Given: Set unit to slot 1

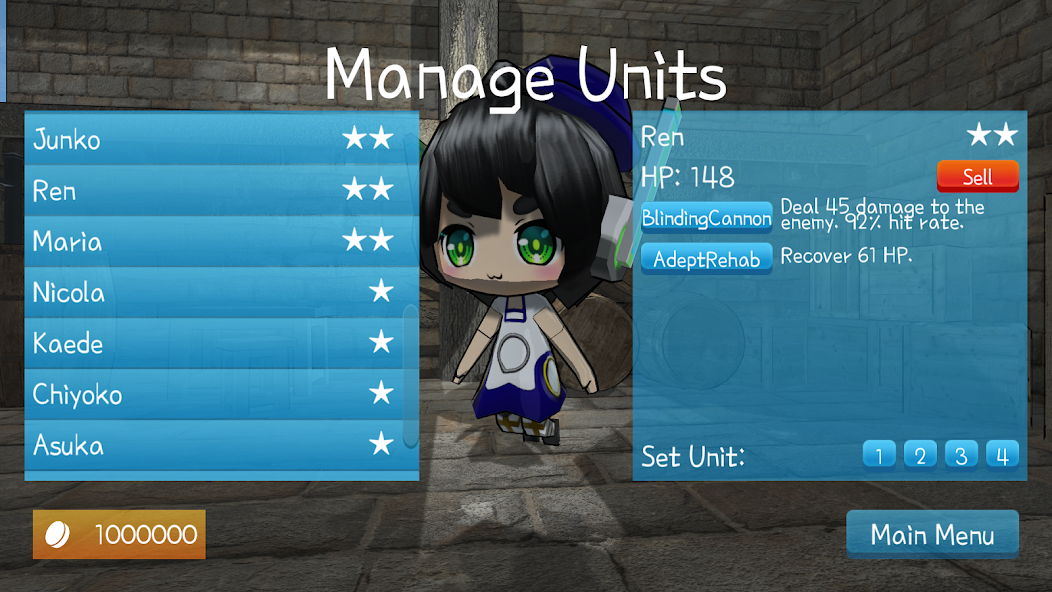Looking at the screenshot, I should 879,456.
